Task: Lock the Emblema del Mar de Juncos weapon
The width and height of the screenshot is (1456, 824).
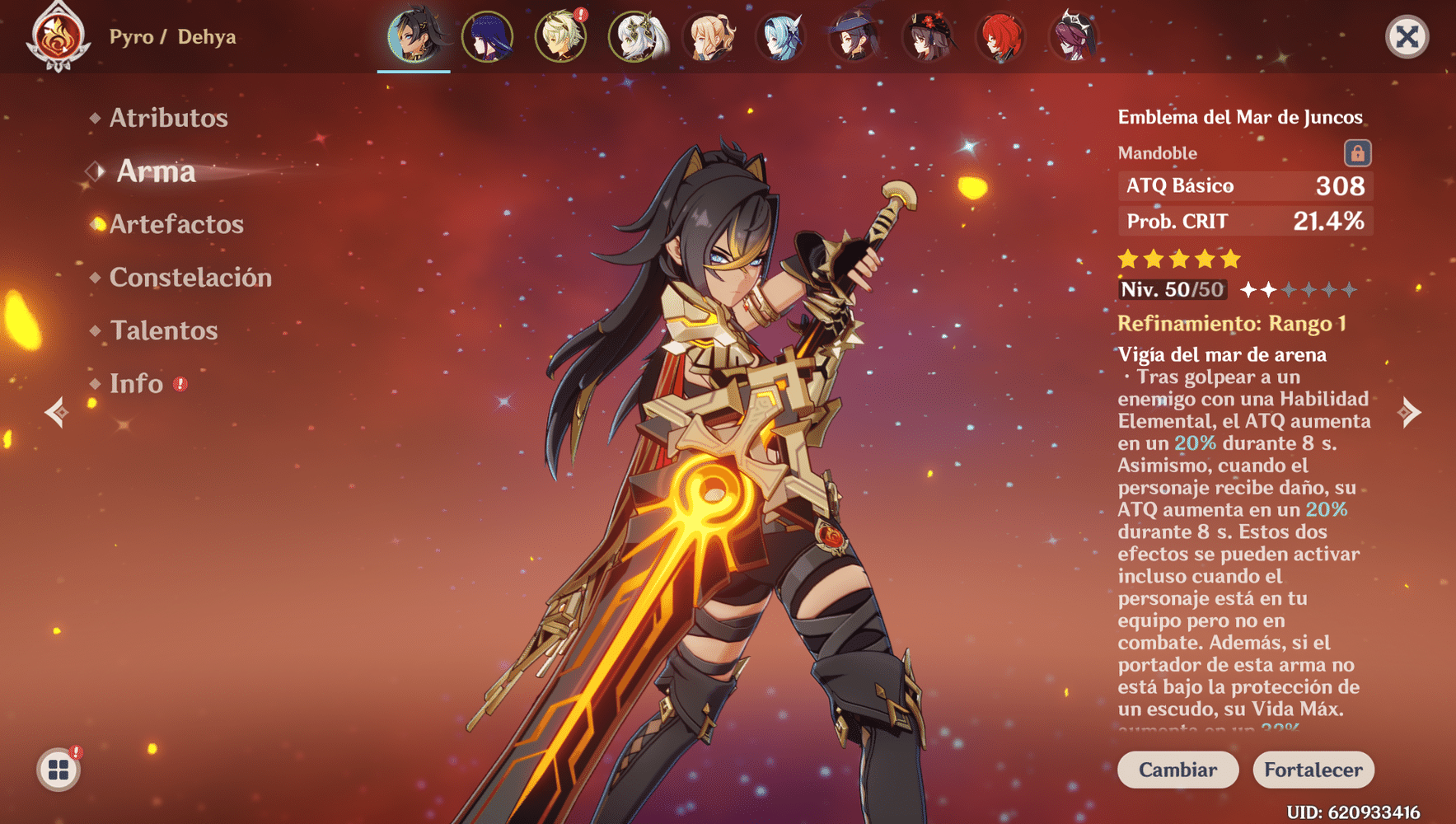Action: coord(1358,153)
